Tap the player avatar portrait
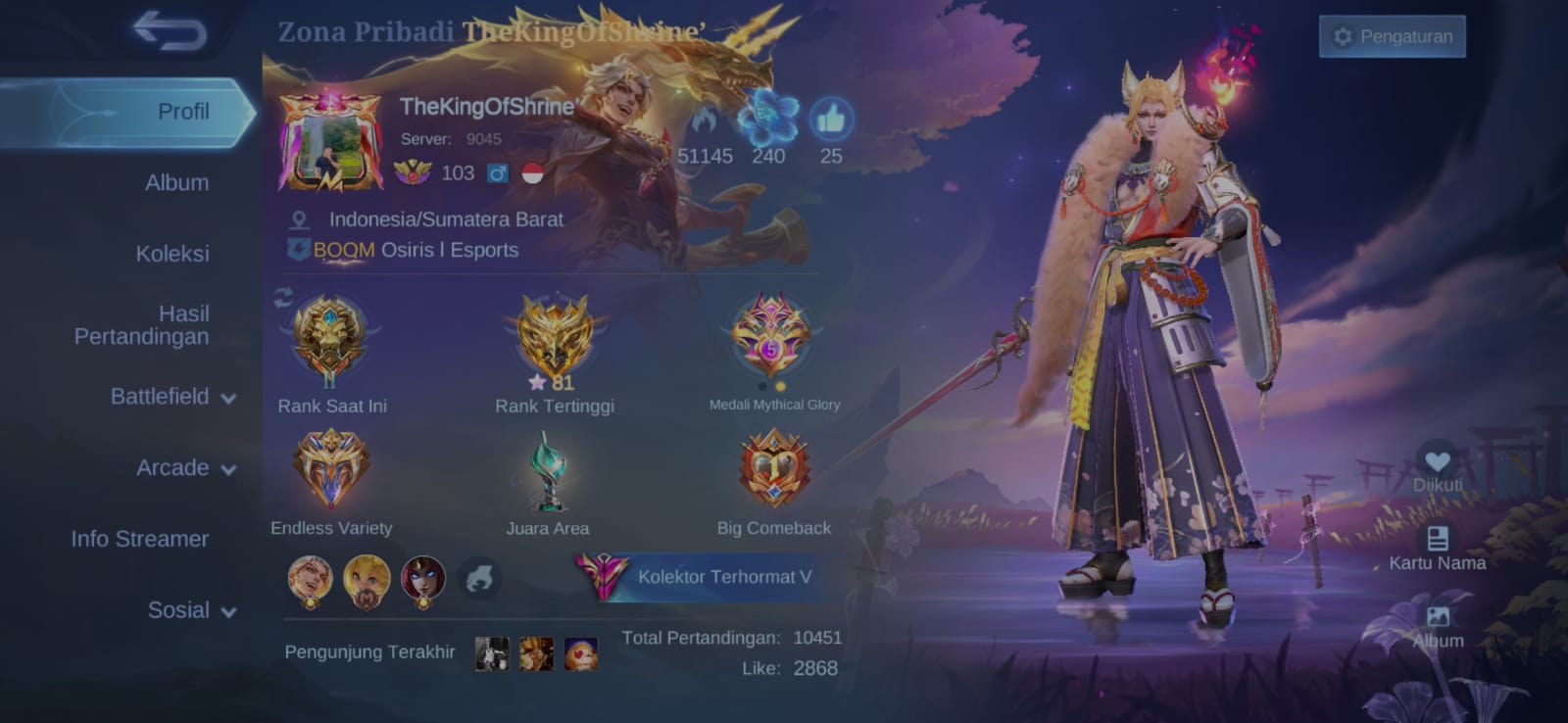1568x723 pixels. pyautogui.click(x=330, y=144)
